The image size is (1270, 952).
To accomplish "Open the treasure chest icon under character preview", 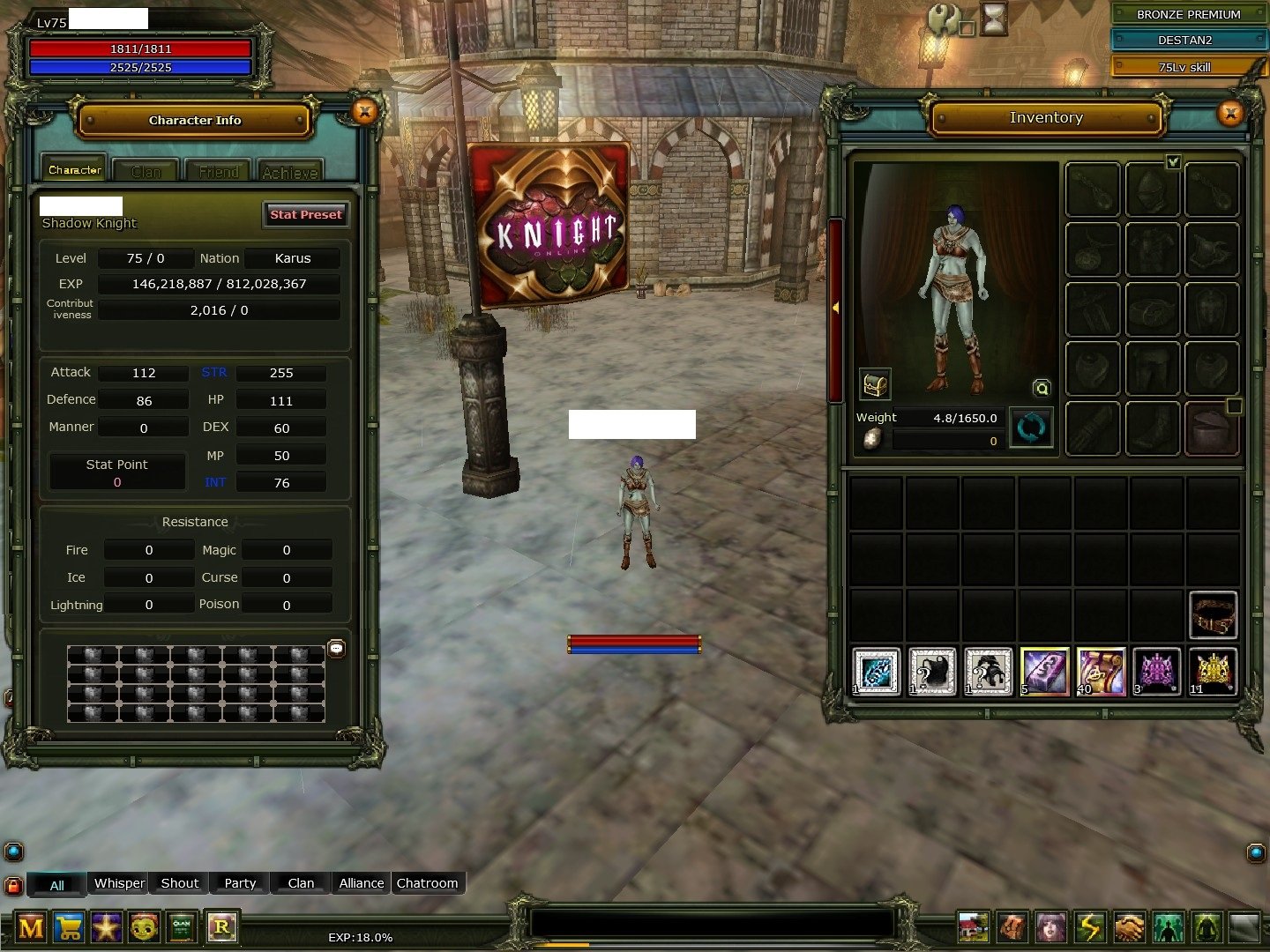I will [x=875, y=384].
